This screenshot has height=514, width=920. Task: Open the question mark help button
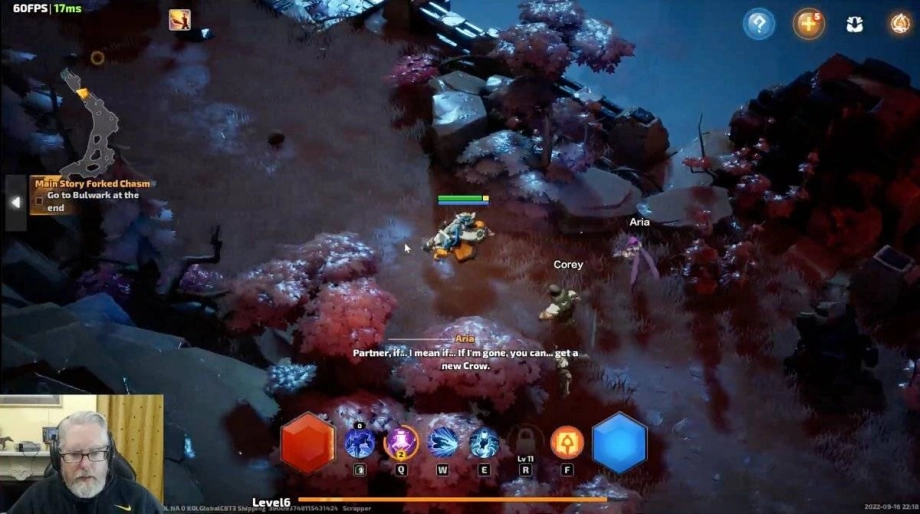[x=759, y=24]
